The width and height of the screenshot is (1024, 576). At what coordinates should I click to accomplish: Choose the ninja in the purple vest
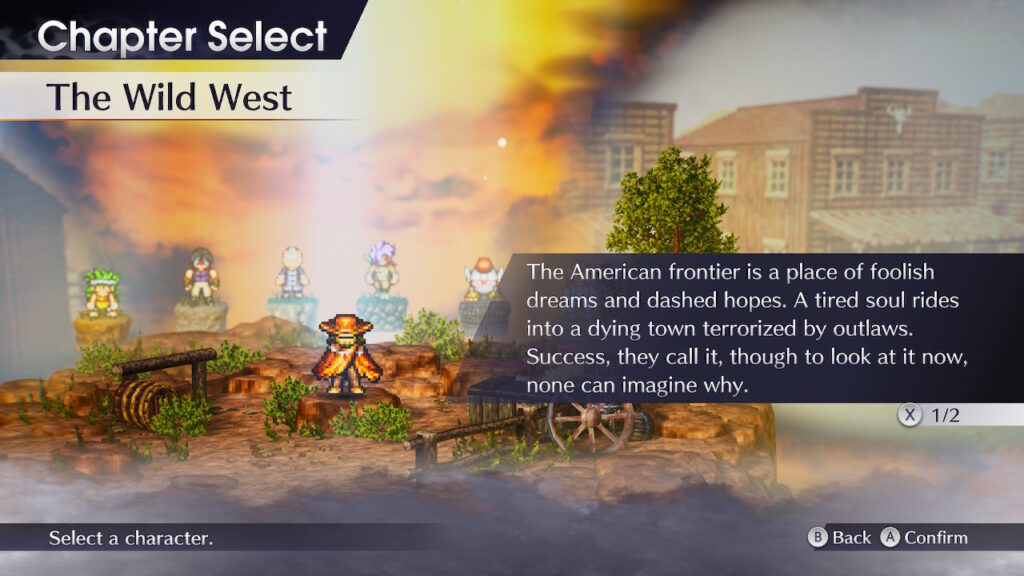click(201, 276)
